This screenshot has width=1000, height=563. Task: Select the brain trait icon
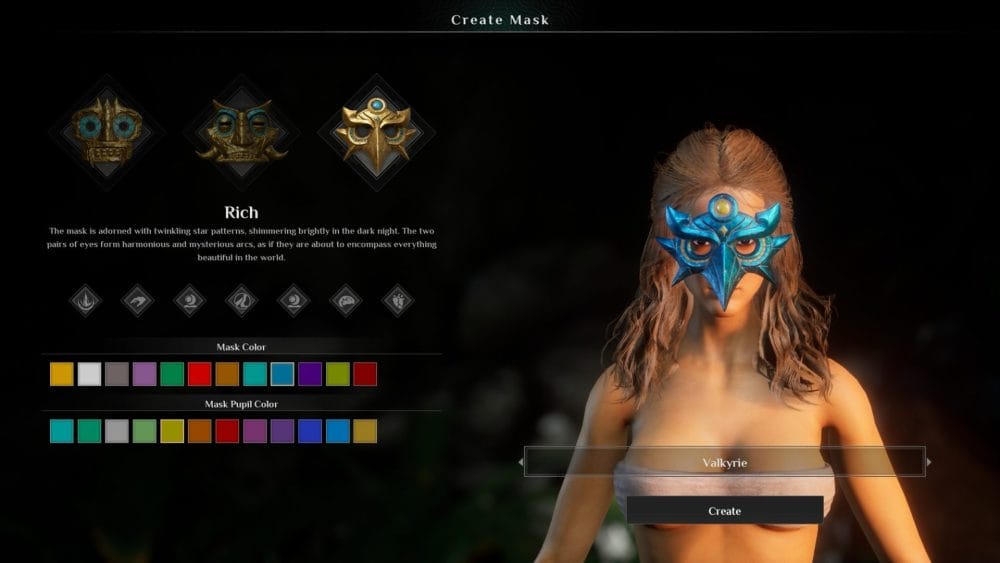tap(346, 299)
